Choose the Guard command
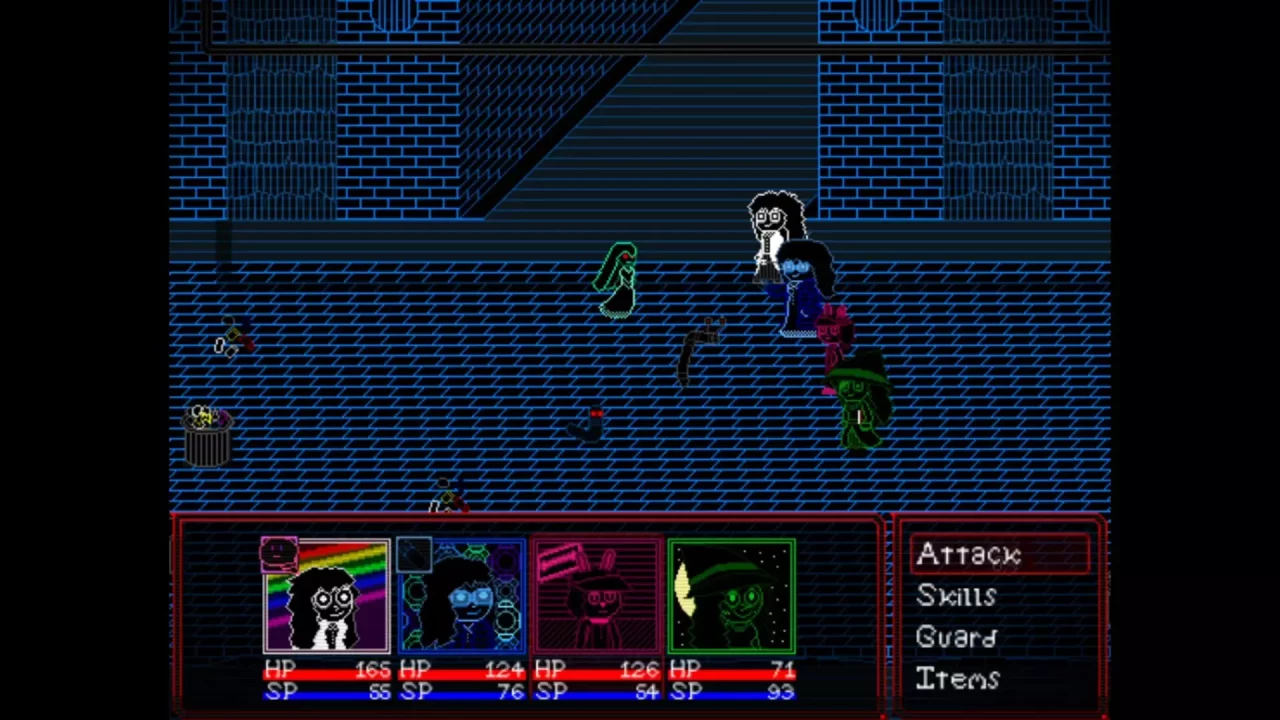 click(956, 638)
